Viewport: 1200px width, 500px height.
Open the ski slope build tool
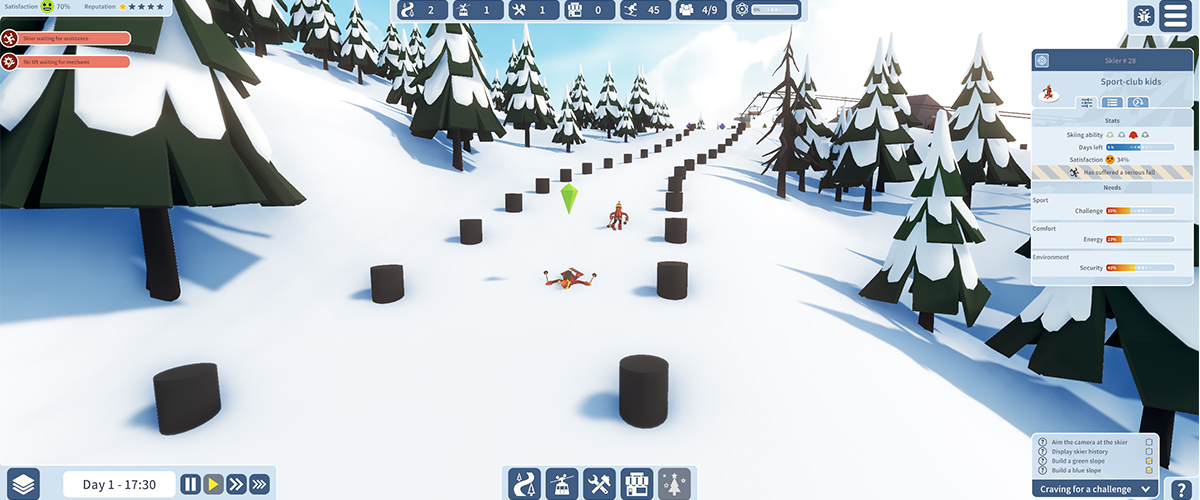tap(525, 484)
